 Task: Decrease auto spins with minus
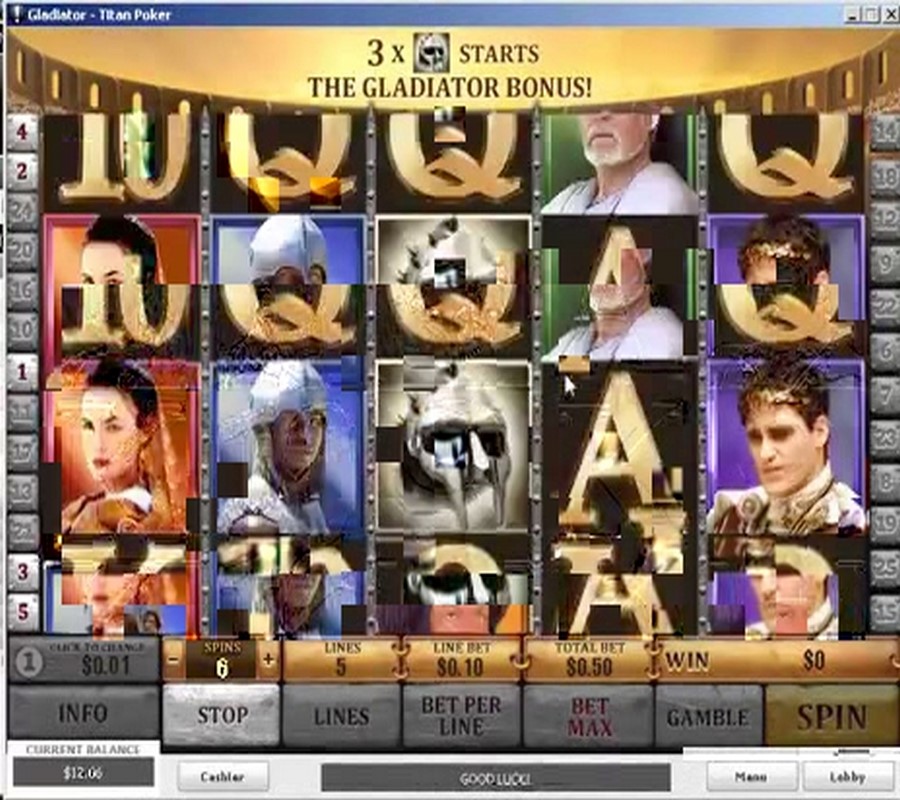coord(174,660)
